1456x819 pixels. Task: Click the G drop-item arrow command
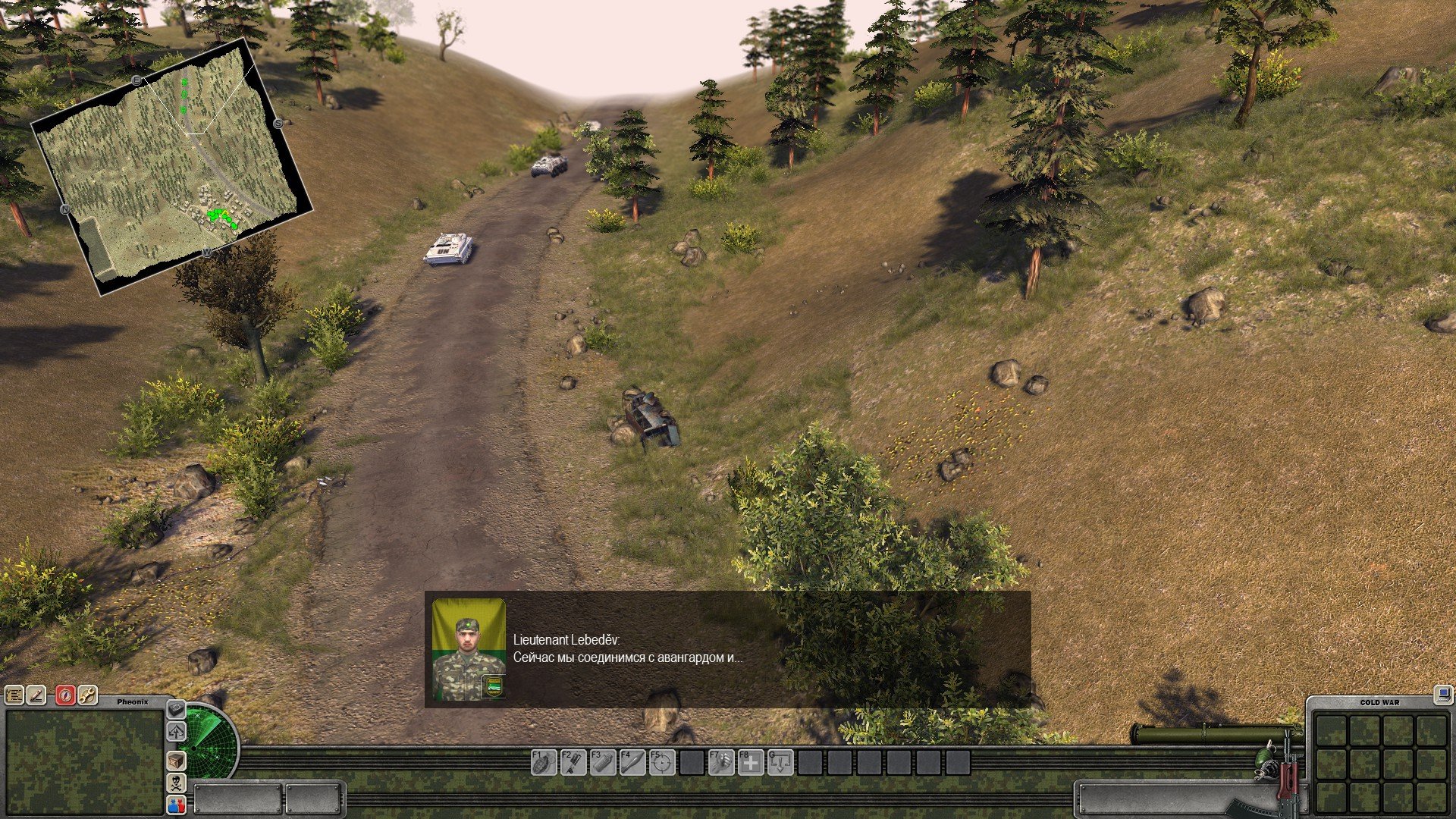(781, 762)
